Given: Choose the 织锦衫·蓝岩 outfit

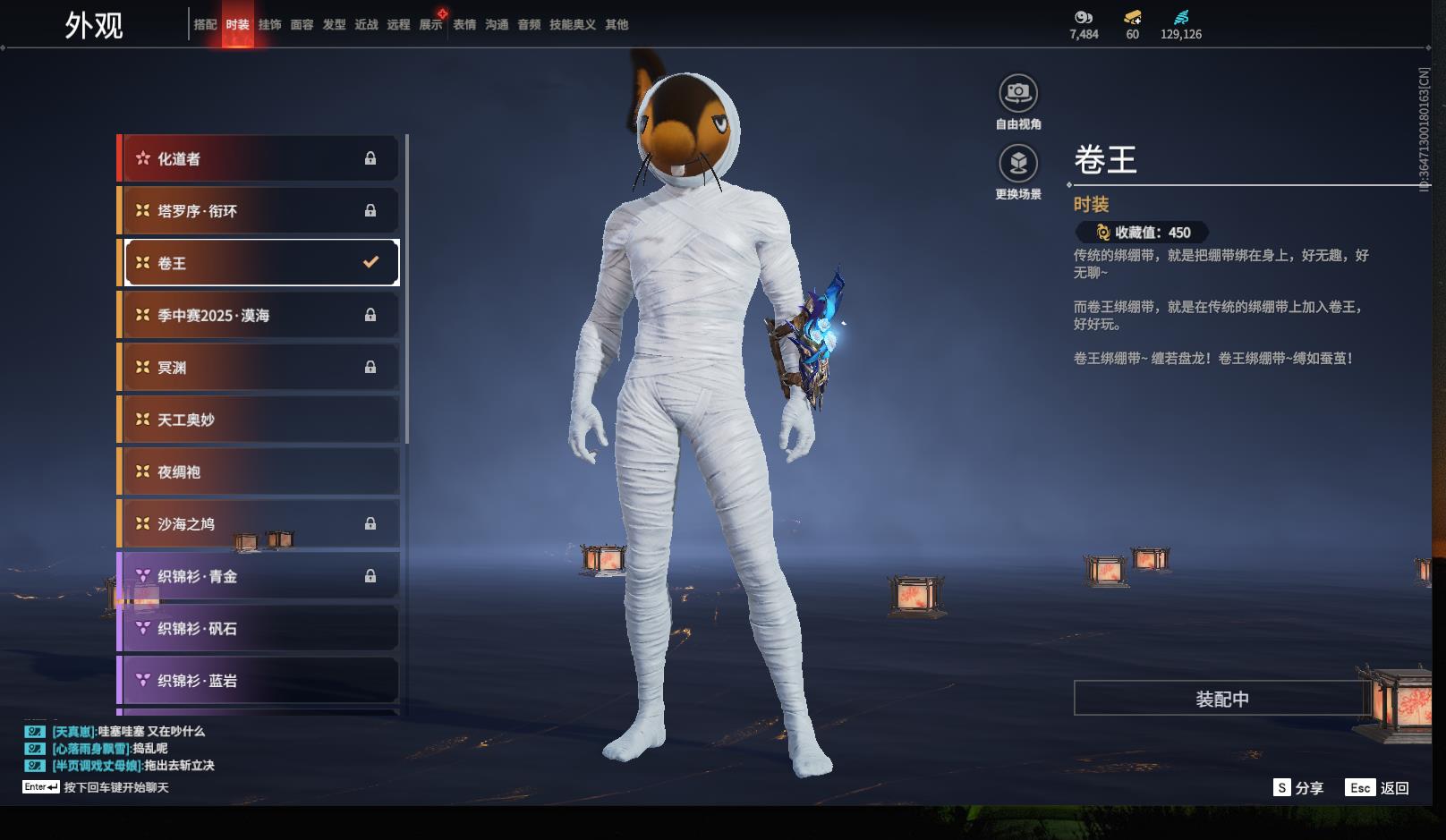Looking at the screenshot, I should point(259,681).
